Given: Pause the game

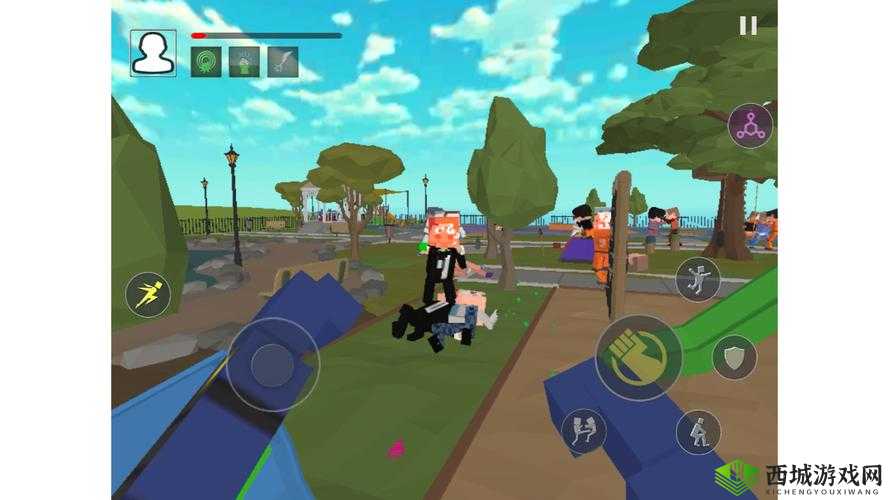Looking at the screenshot, I should (x=748, y=26).
